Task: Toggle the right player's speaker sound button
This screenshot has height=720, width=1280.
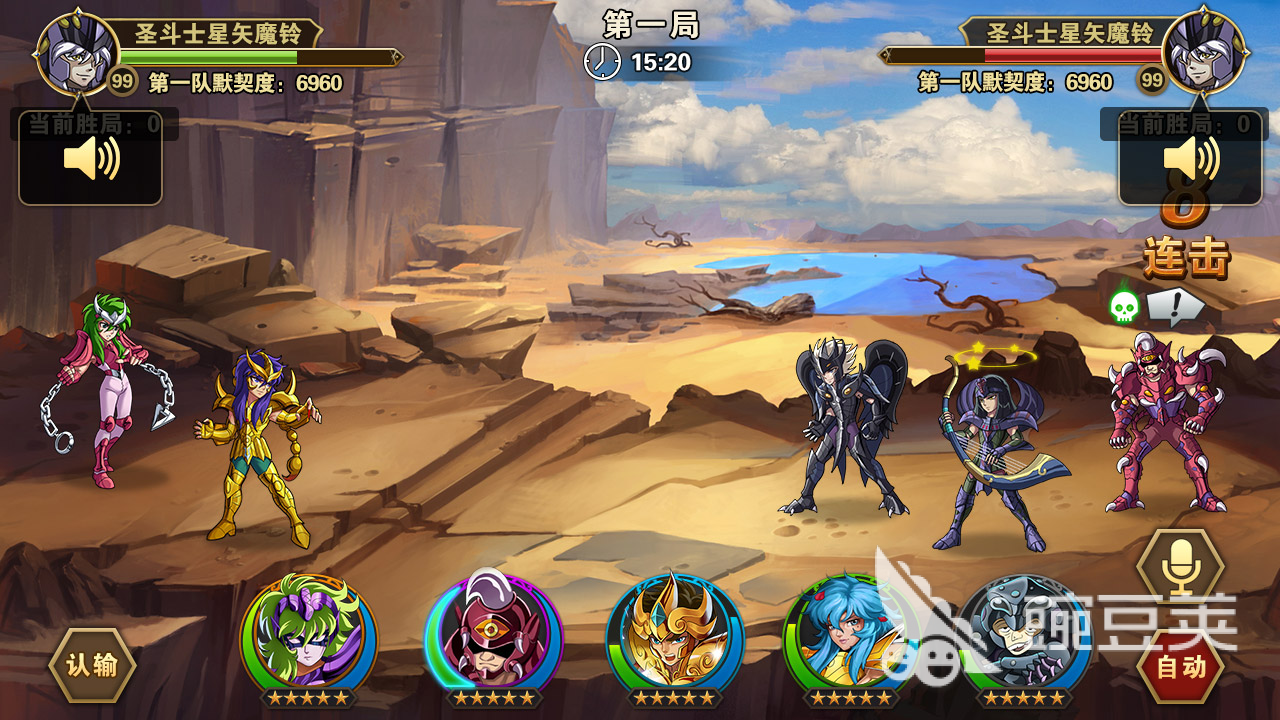Action: pyautogui.click(x=1190, y=160)
